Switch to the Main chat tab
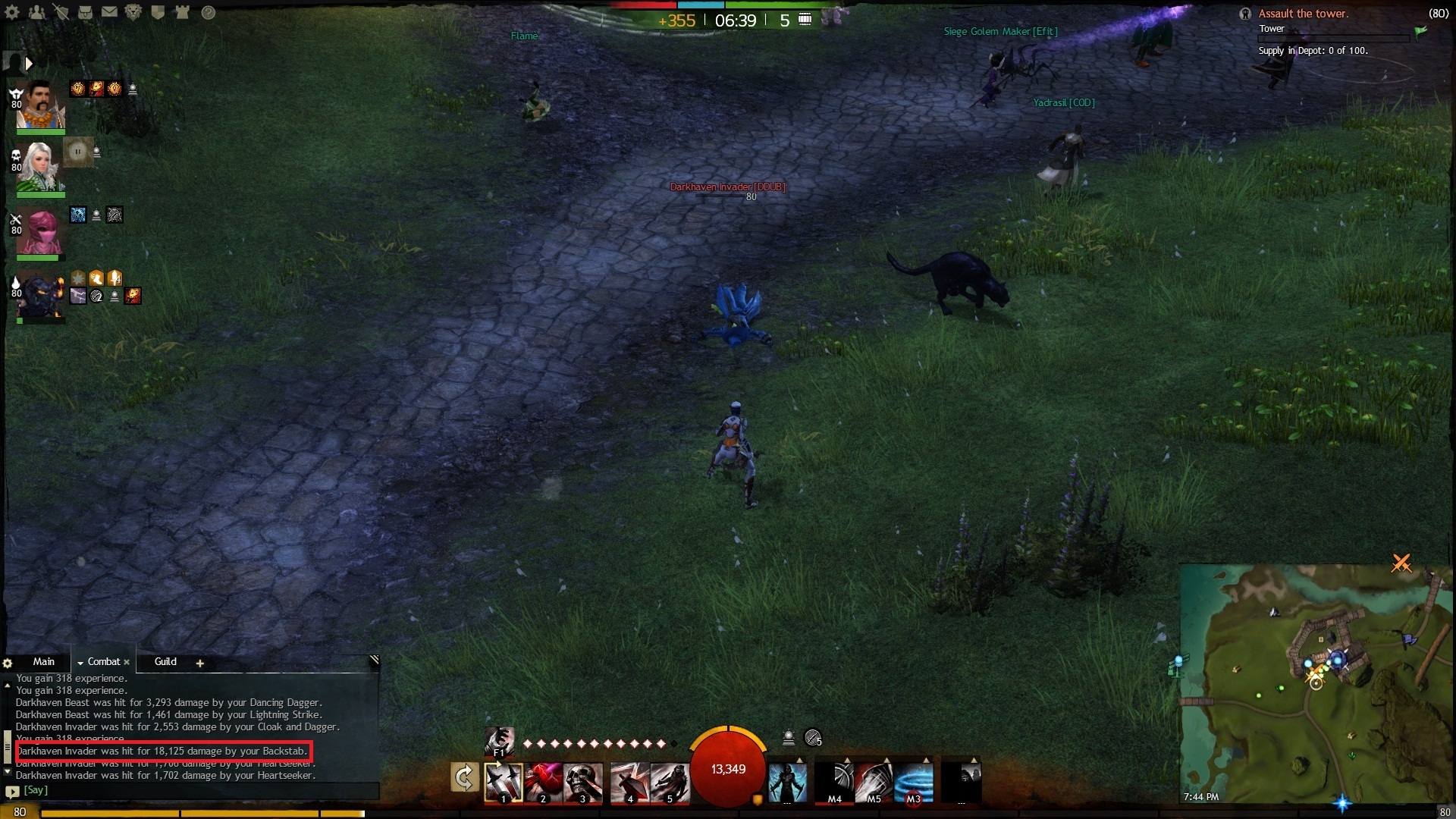Image resolution: width=1456 pixels, height=819 pixels. point(43,662)
